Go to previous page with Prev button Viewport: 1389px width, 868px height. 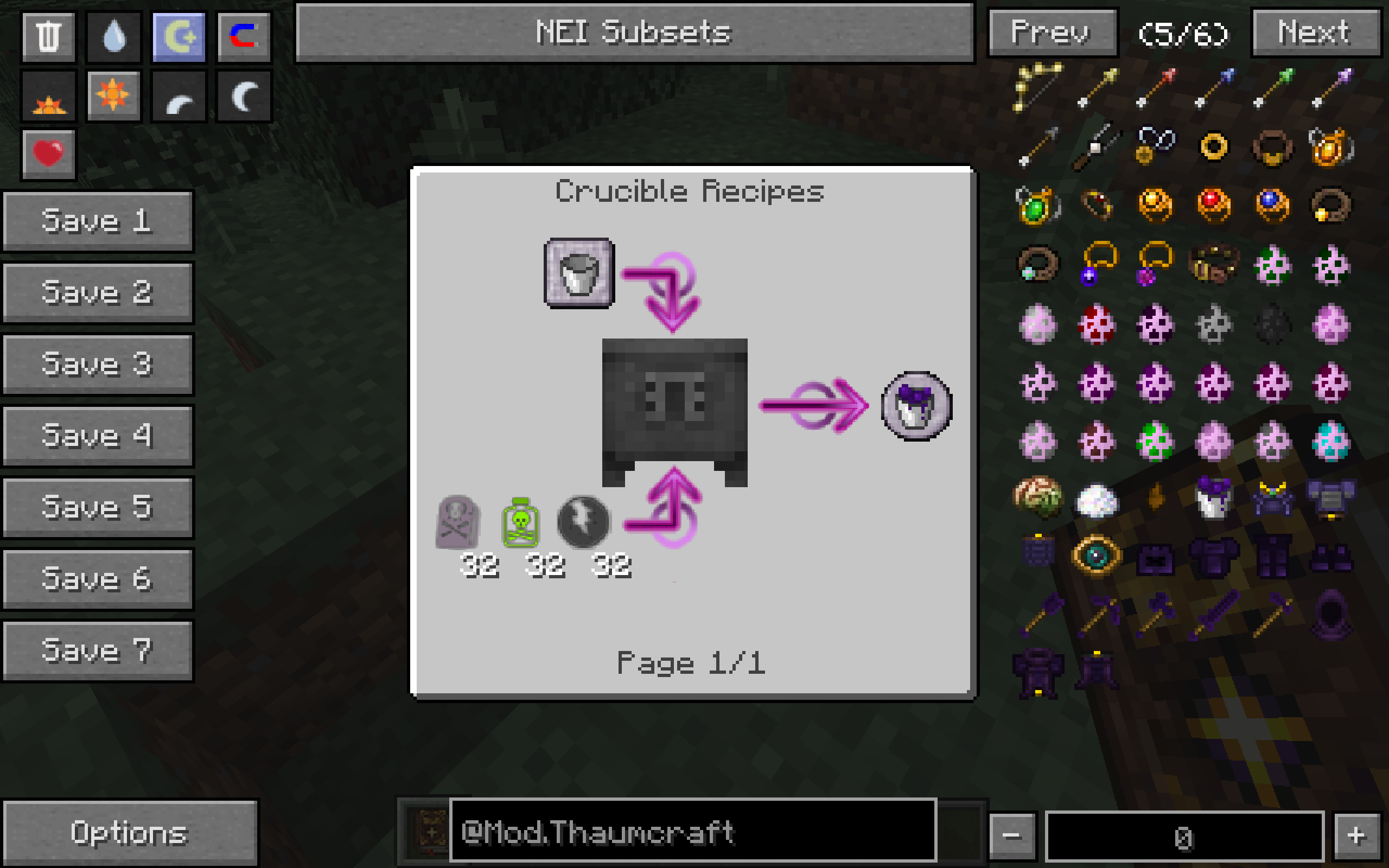(1052, 33)
